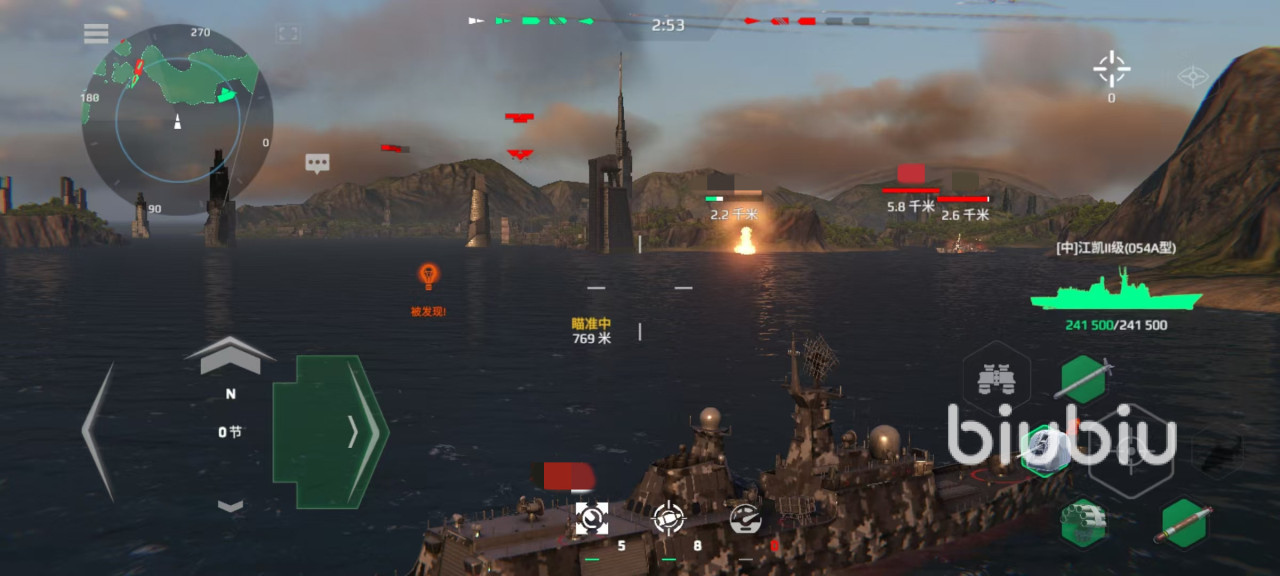
Task: Open the hamburger menu icon
Action: coord(96,34)
